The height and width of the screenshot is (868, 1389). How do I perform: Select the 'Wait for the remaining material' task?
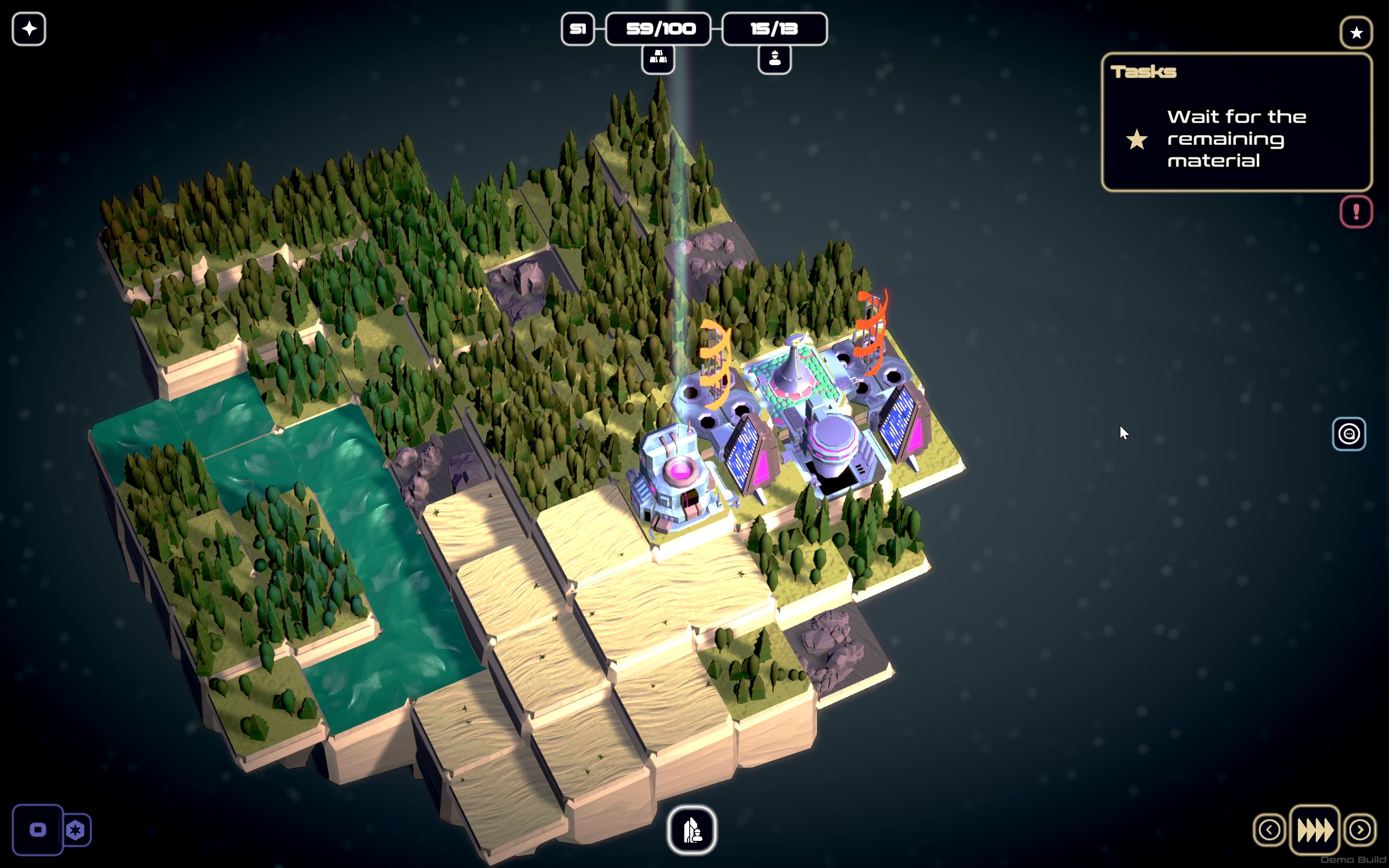[x=1236, y=139]
